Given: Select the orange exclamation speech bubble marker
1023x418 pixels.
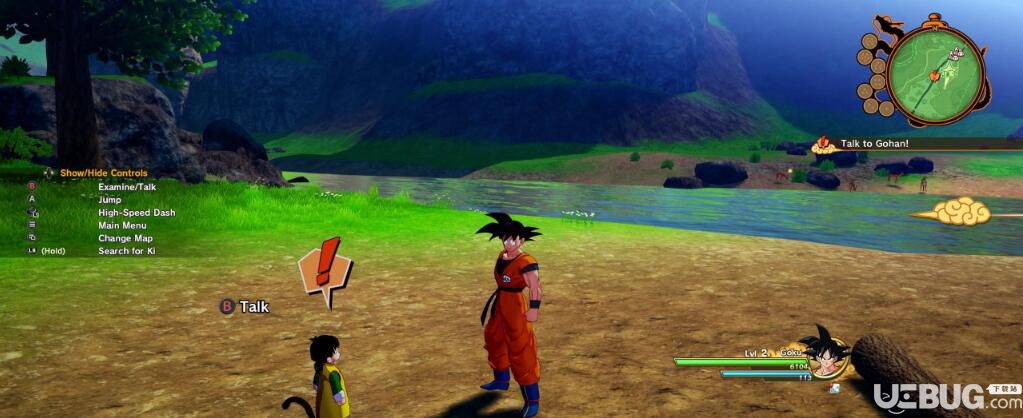Looking at the screenshot, I should pos(325,268).
